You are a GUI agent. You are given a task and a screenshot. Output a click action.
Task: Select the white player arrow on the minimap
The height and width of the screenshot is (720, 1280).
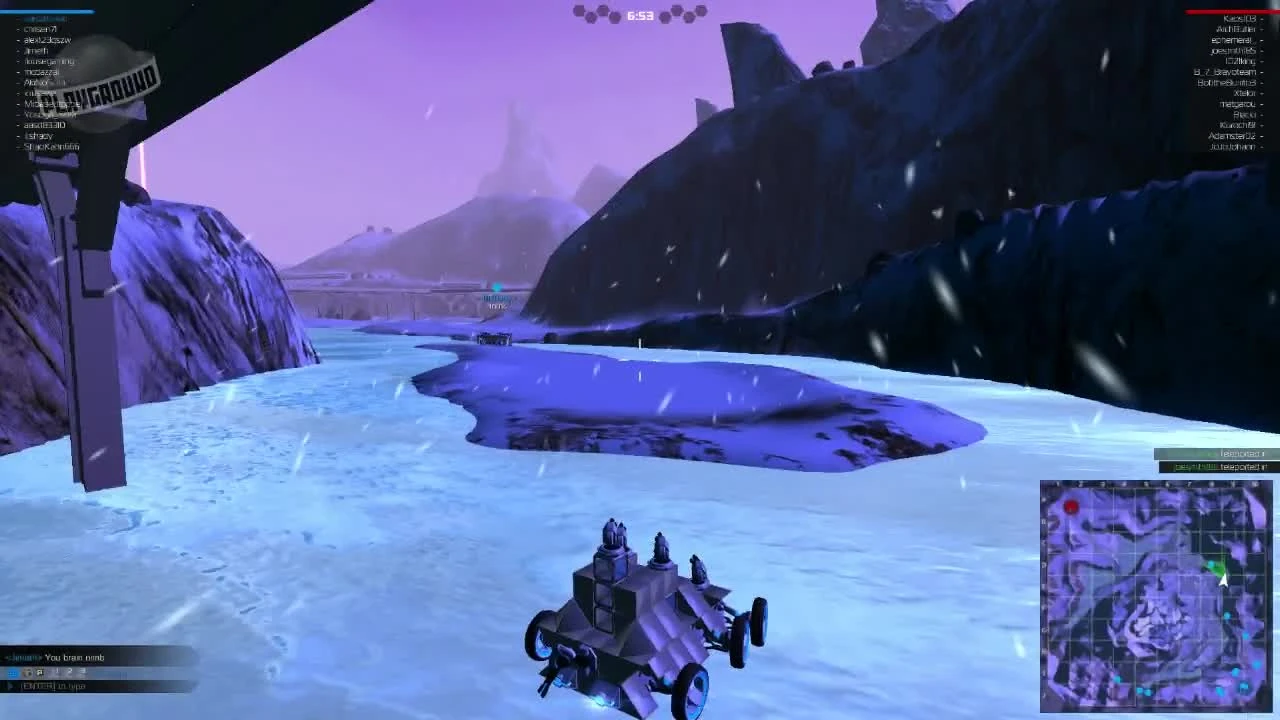1222,581
